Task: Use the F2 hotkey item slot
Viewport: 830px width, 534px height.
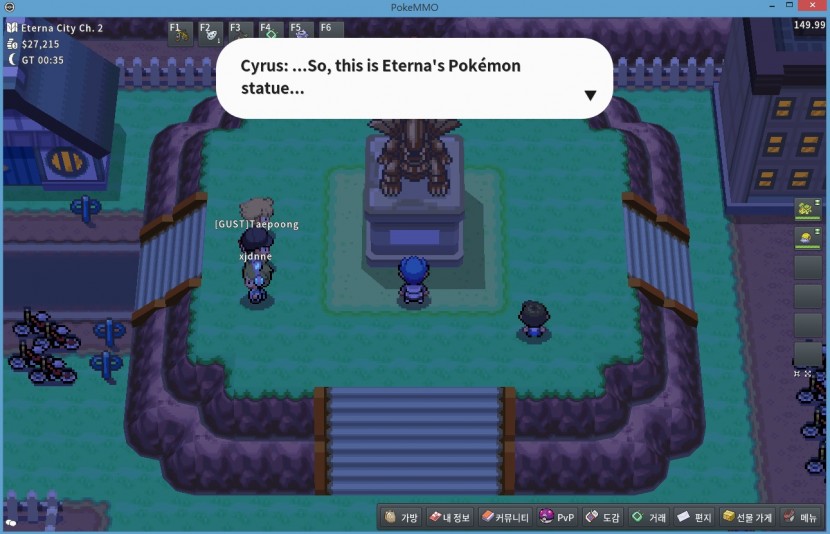Action: click(x=211, y=33)
